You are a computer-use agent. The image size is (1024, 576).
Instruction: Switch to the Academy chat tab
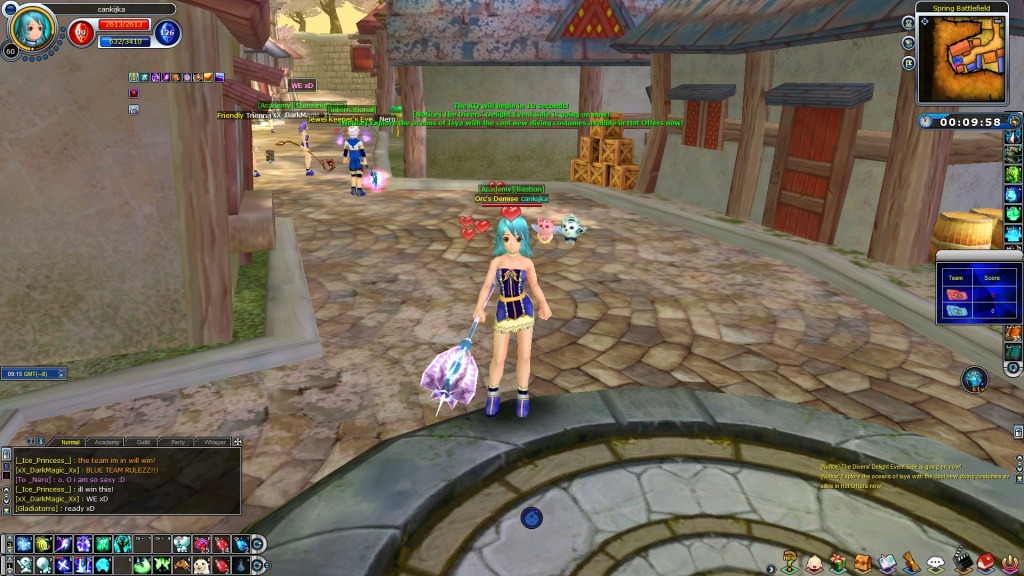(104, 441)
